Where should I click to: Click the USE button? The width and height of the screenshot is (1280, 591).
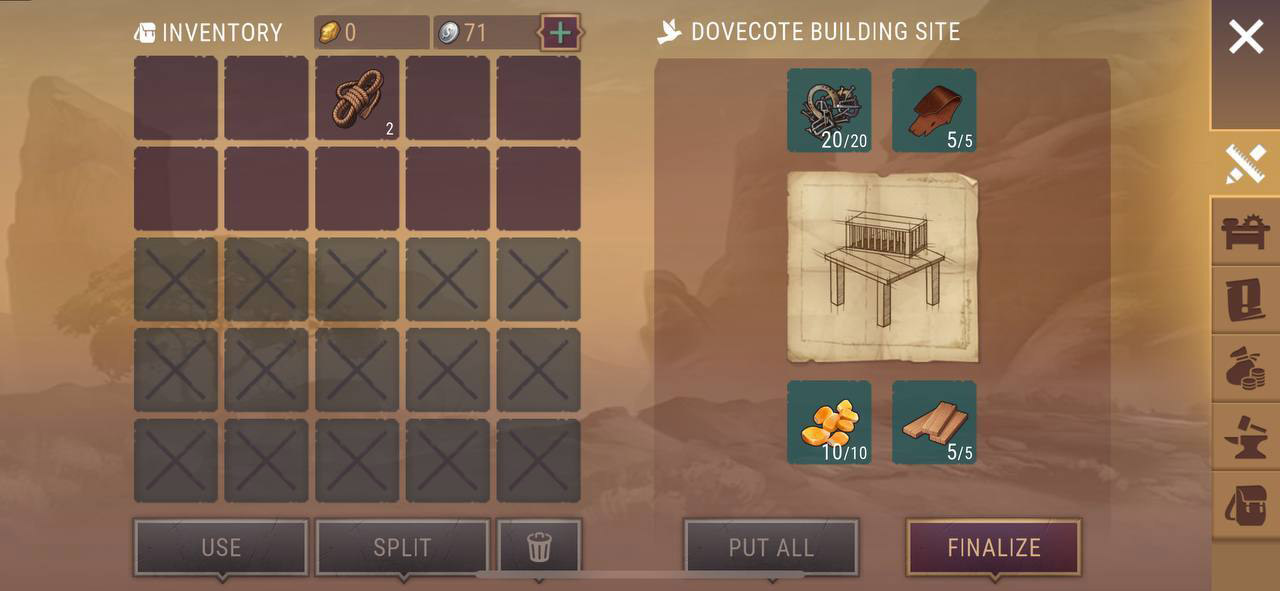(221, 547)
